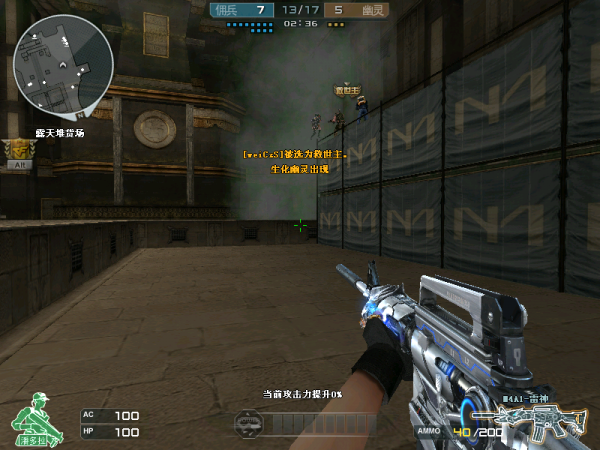Click the green soldier emblem
600x450 pixels.
coord(36,417)
